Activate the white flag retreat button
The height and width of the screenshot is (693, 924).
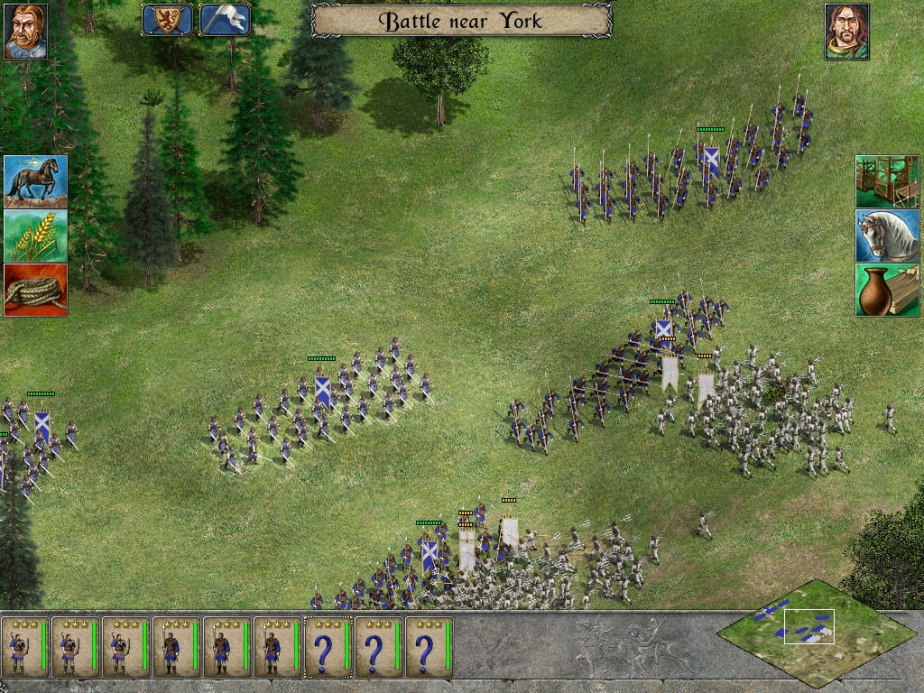click(x=225, y=20)
